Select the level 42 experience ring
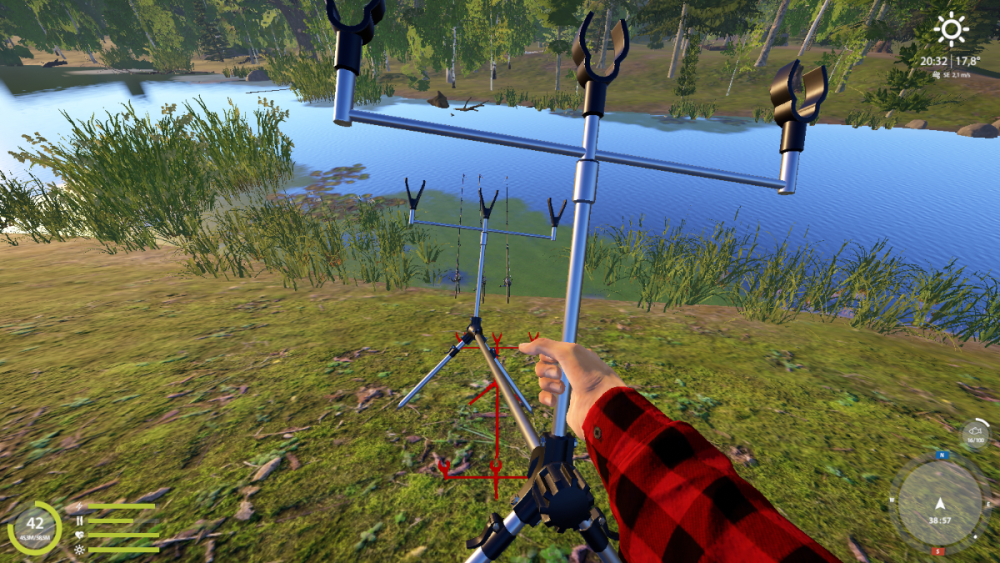Viewport: 1000px width, 563px height. point(35,527)
